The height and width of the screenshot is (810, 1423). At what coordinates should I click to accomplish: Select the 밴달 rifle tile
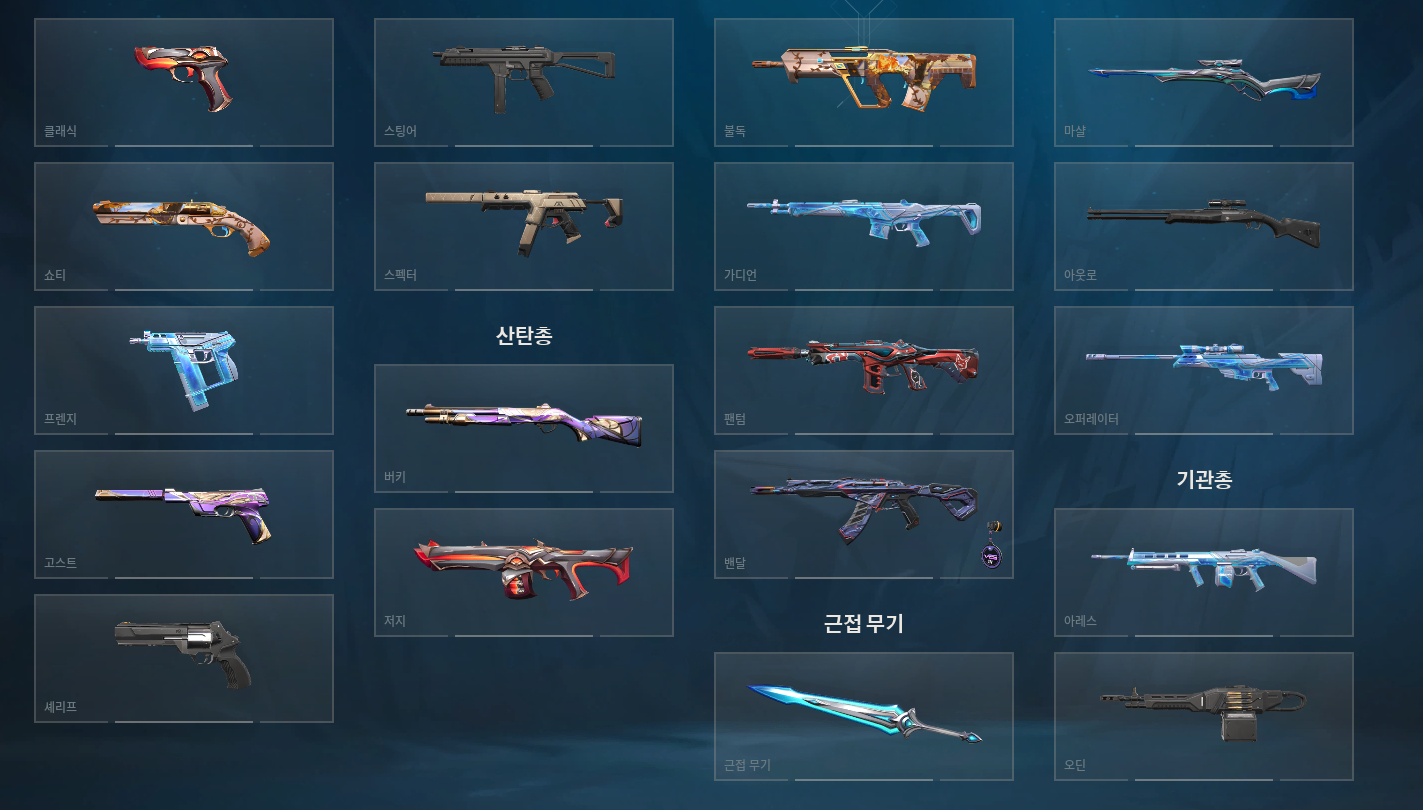tap(850, 510)
